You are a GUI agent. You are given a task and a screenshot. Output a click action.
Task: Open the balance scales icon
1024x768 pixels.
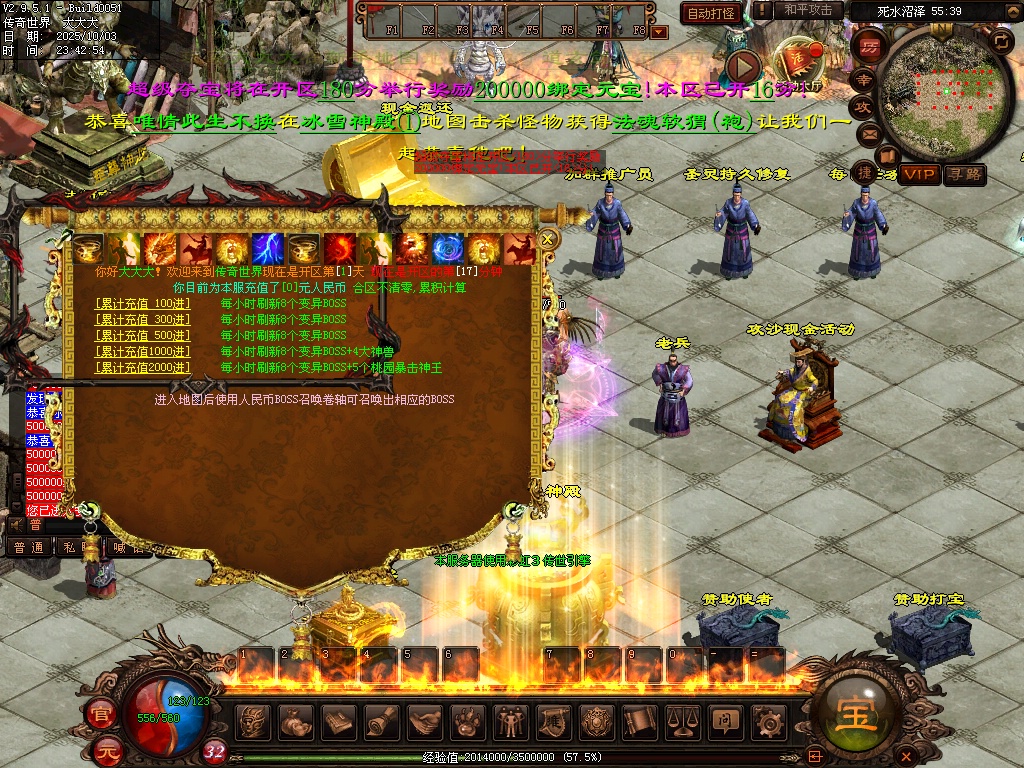coord(682,720)
